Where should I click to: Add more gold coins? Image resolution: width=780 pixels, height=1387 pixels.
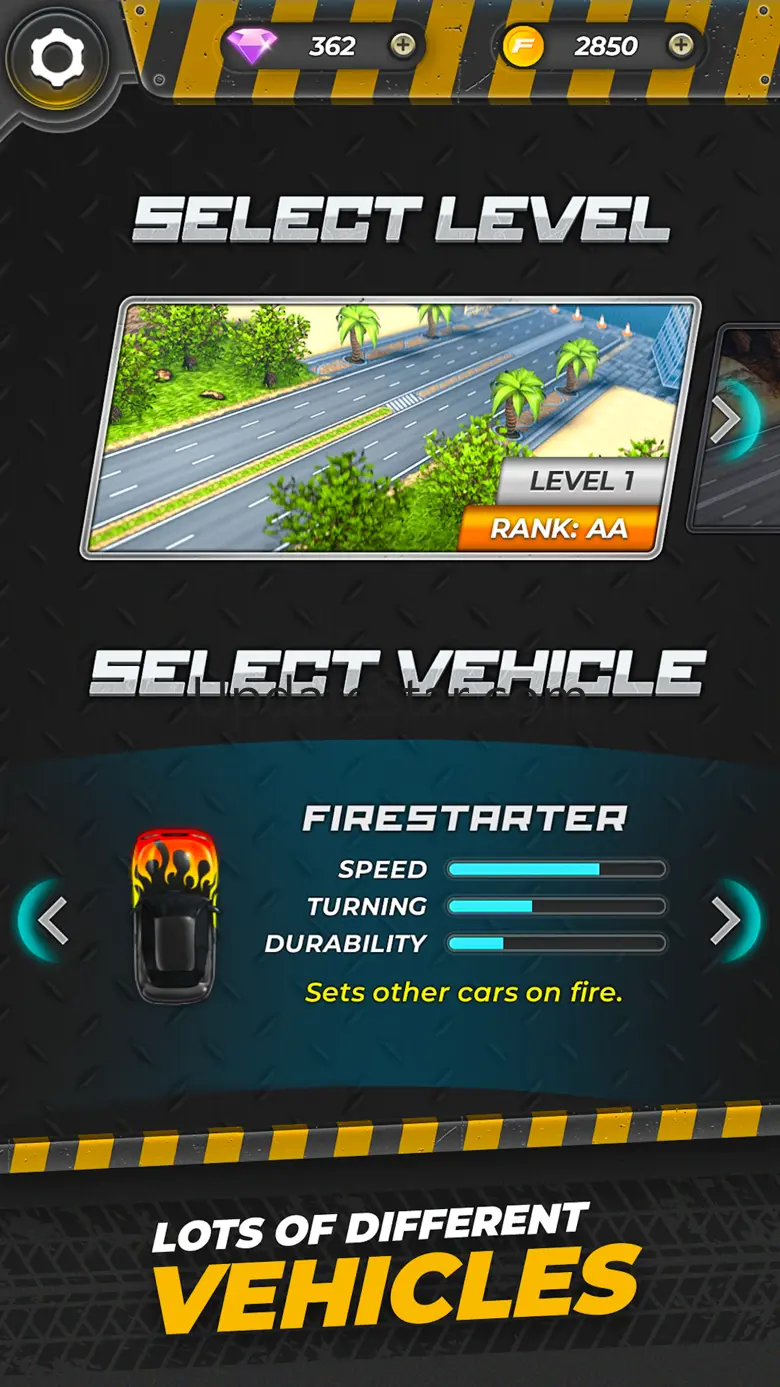click(x=680, y=45)
